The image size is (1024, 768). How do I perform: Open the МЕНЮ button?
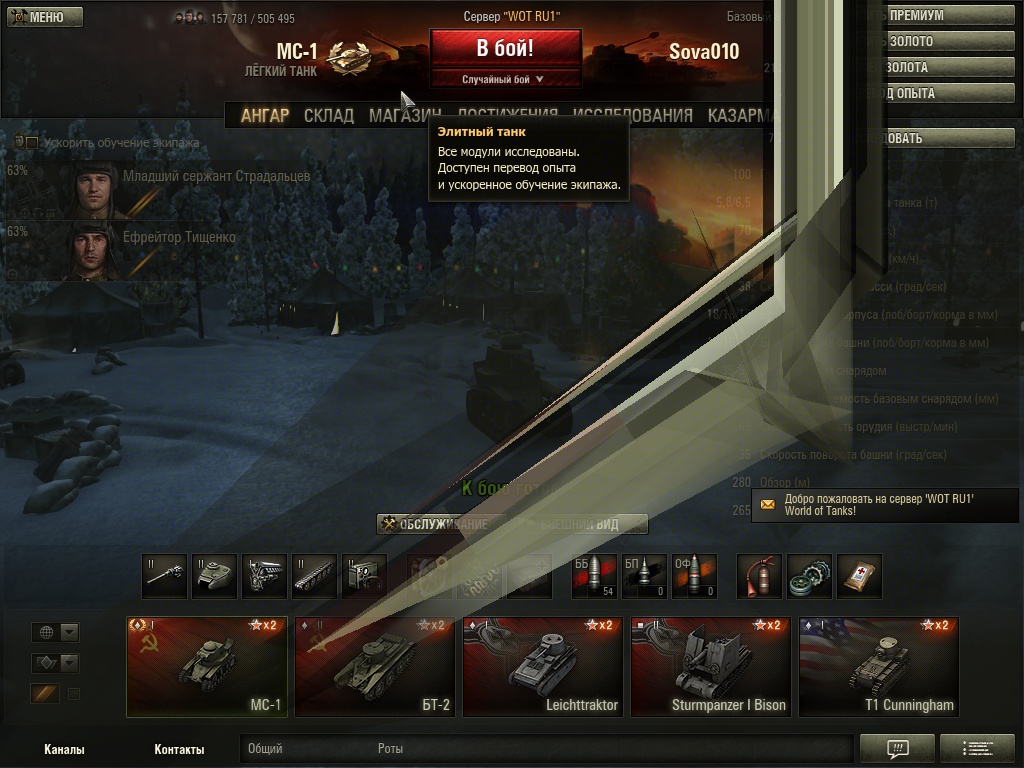click(x=45, y=17)
